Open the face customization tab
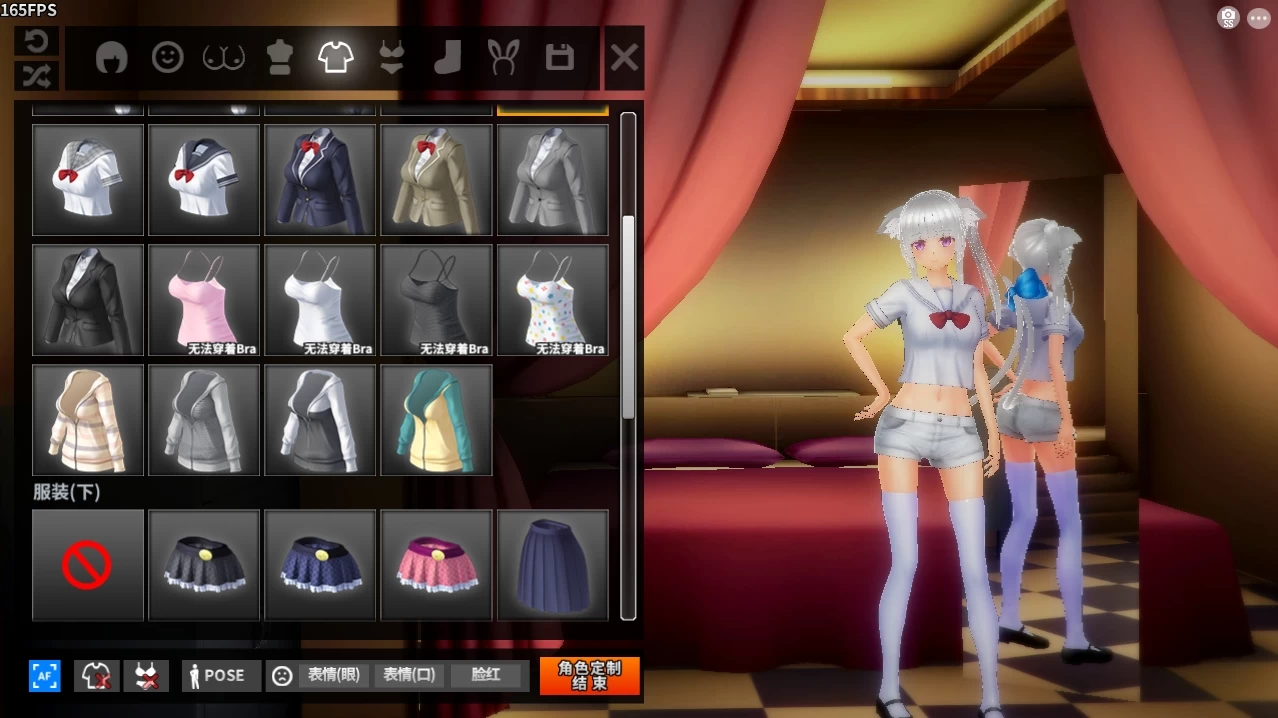 167,58
